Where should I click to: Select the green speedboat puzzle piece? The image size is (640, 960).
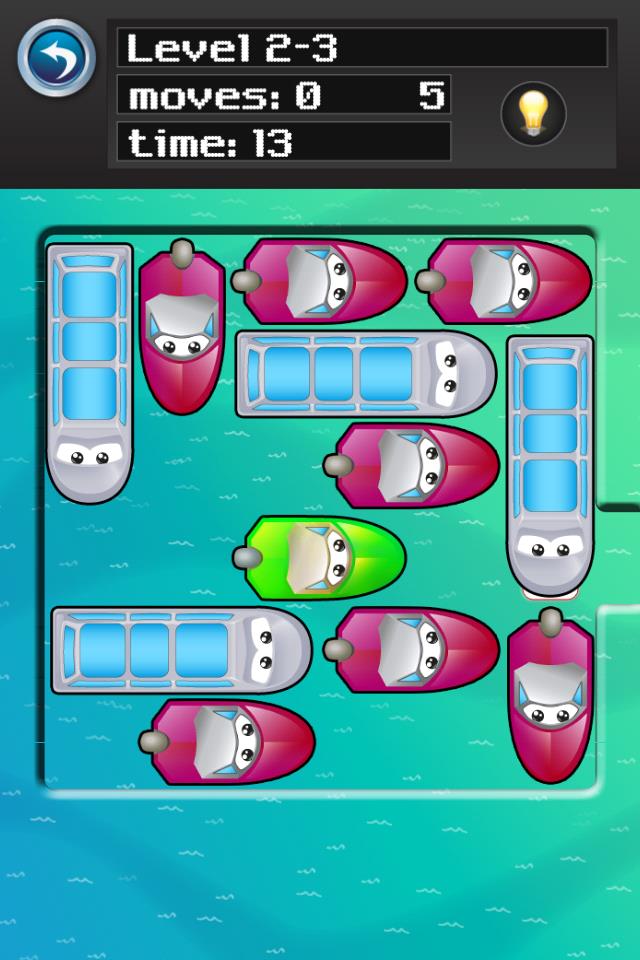pos(322,557)
